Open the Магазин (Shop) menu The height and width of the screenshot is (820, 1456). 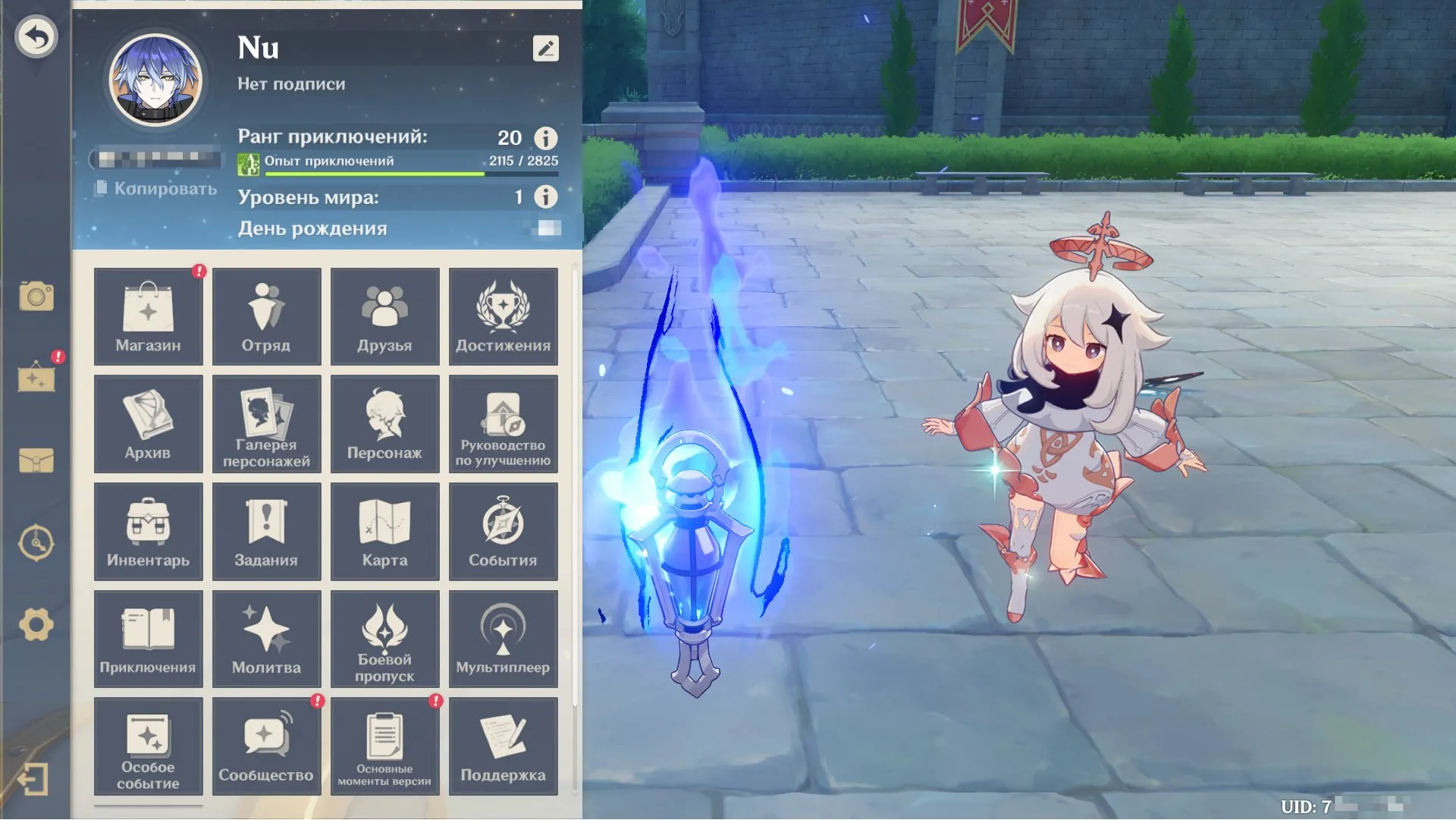[x=148, y=316]
